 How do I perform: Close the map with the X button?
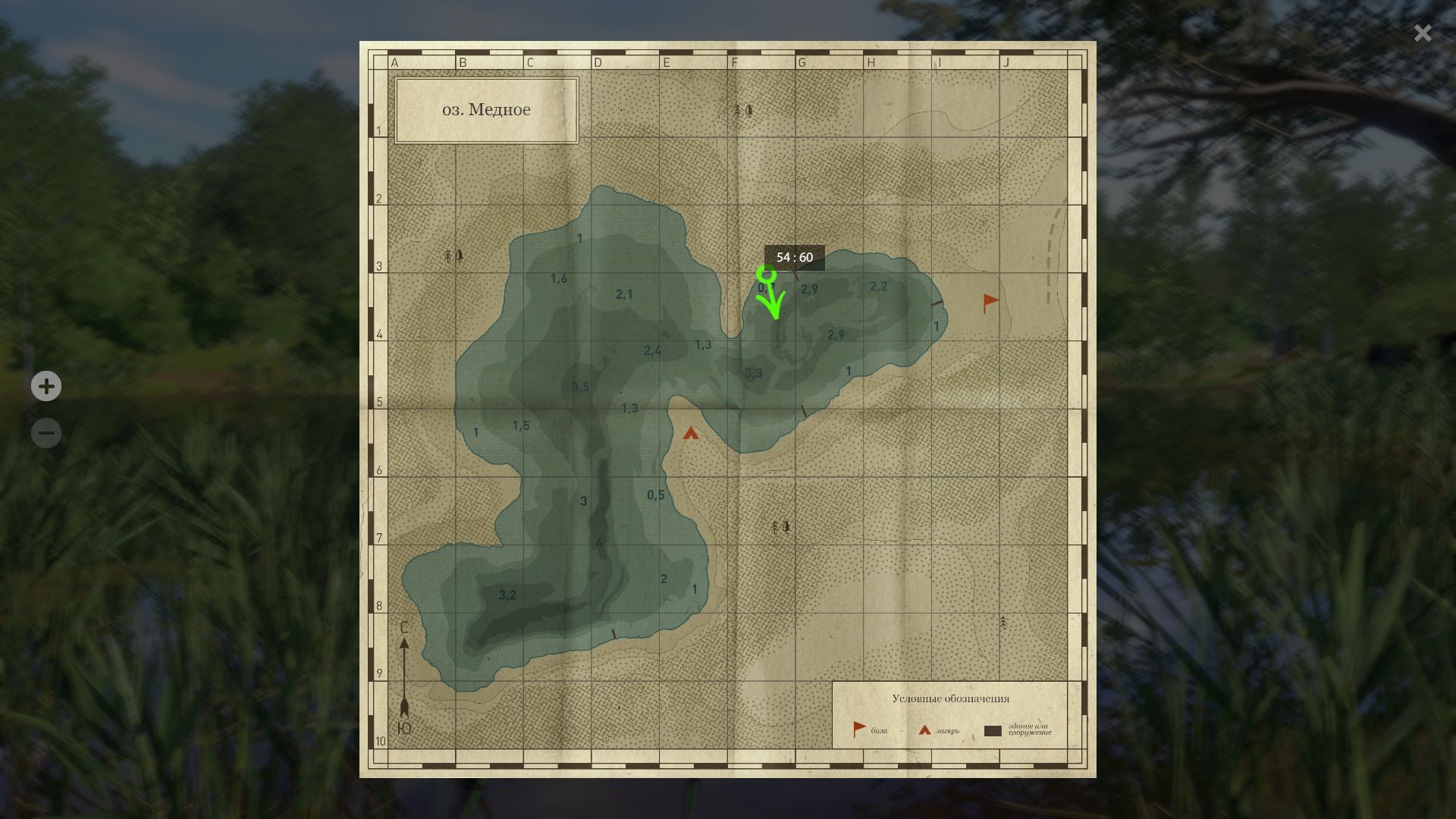1422,33
